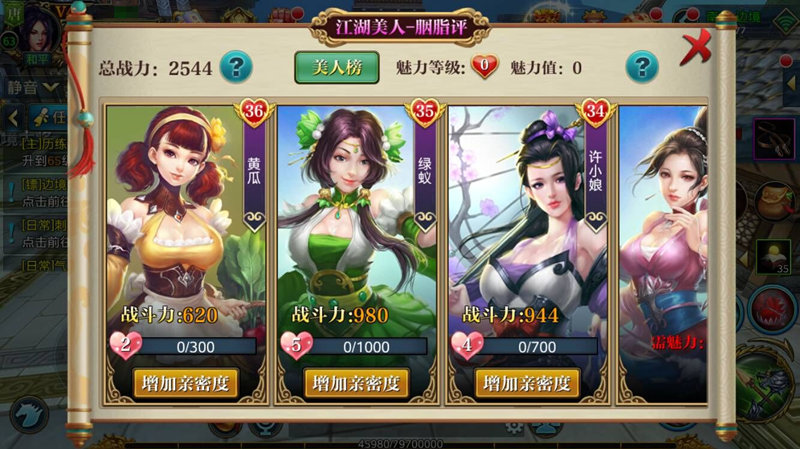Increase intimacy with 绿蚁
The height and width of the screenshot is (449, 800).
356,383
